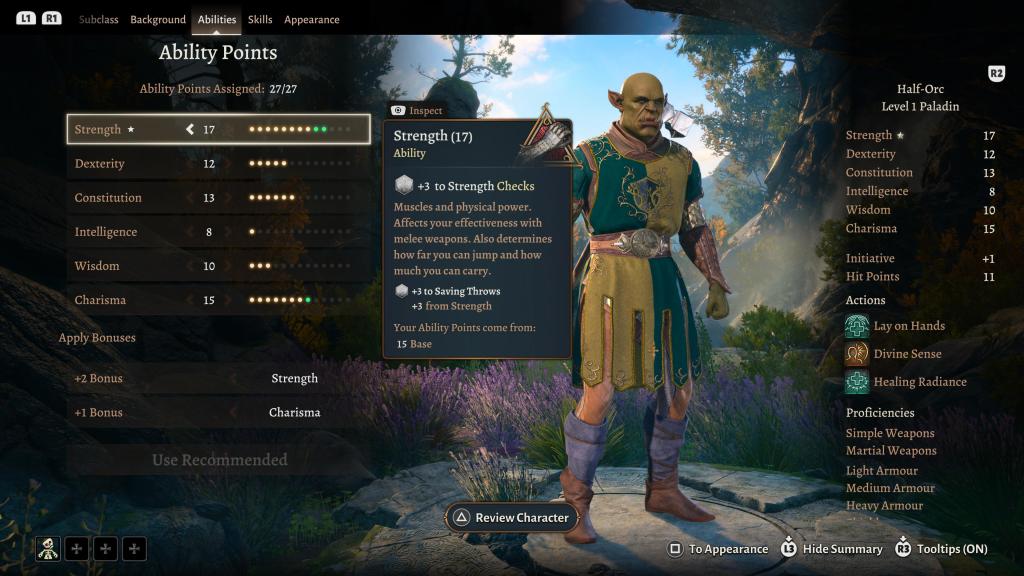Select the Abilities tab
Screen dimensions: 1024x576
pos(217,20)
